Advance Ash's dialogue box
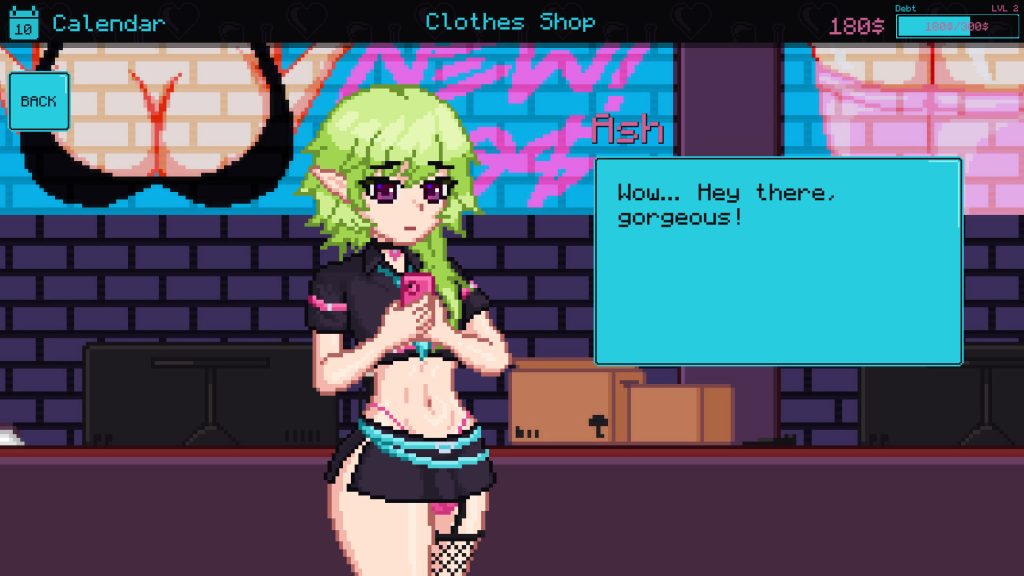Screen dimensions: 1024x576 [x=778, y=261]
